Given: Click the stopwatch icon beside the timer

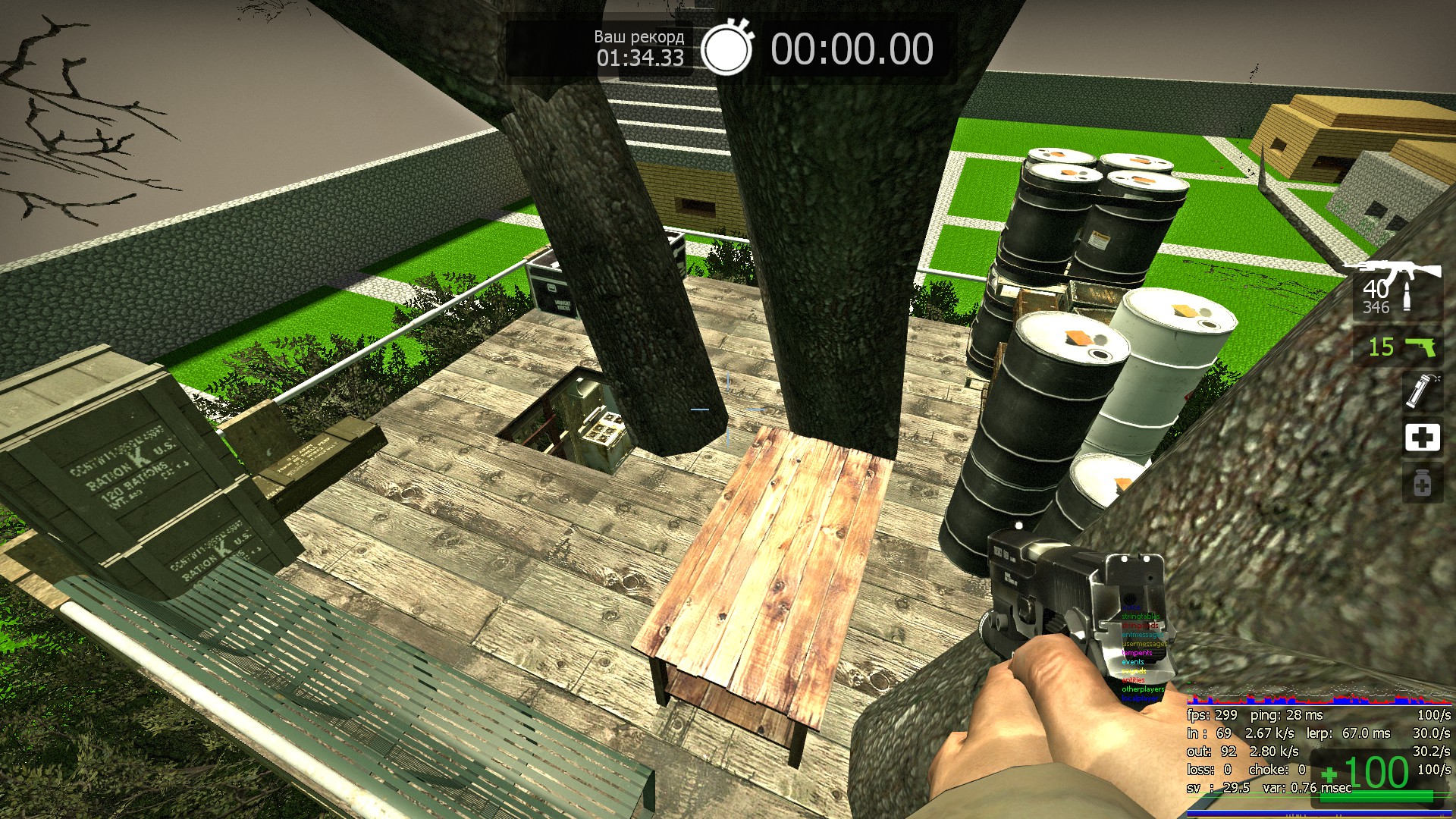Looking at the screenshot, I should coord(726,49).
